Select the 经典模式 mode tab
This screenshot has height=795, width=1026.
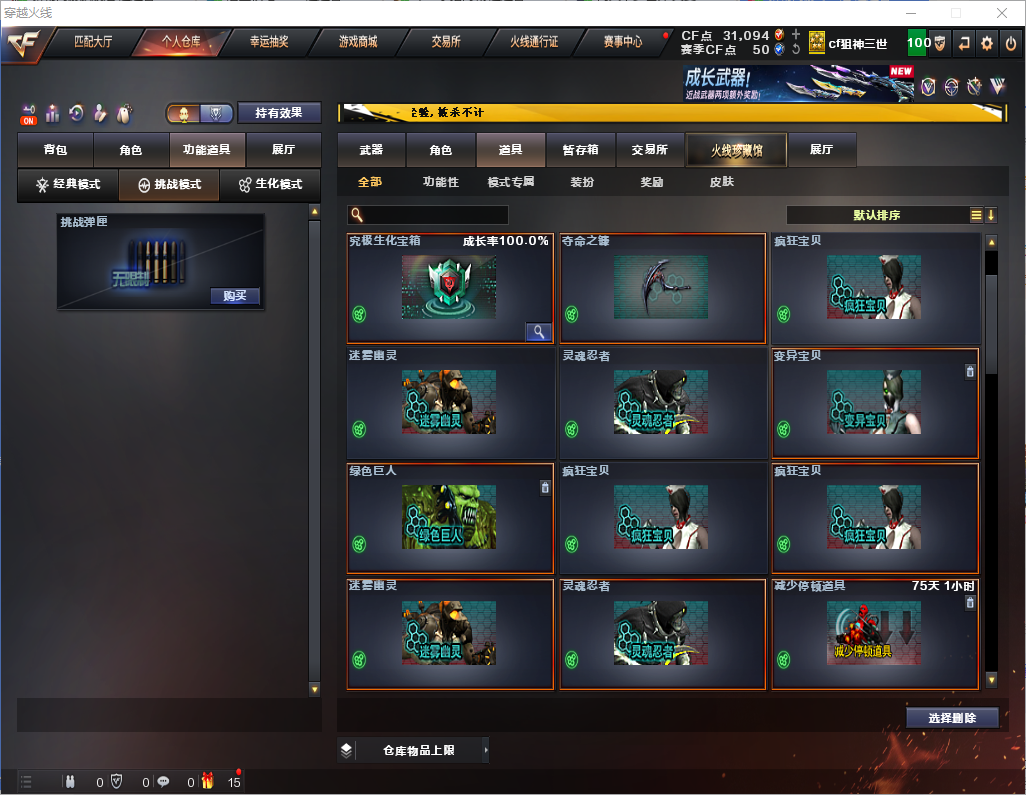(68, 185)
